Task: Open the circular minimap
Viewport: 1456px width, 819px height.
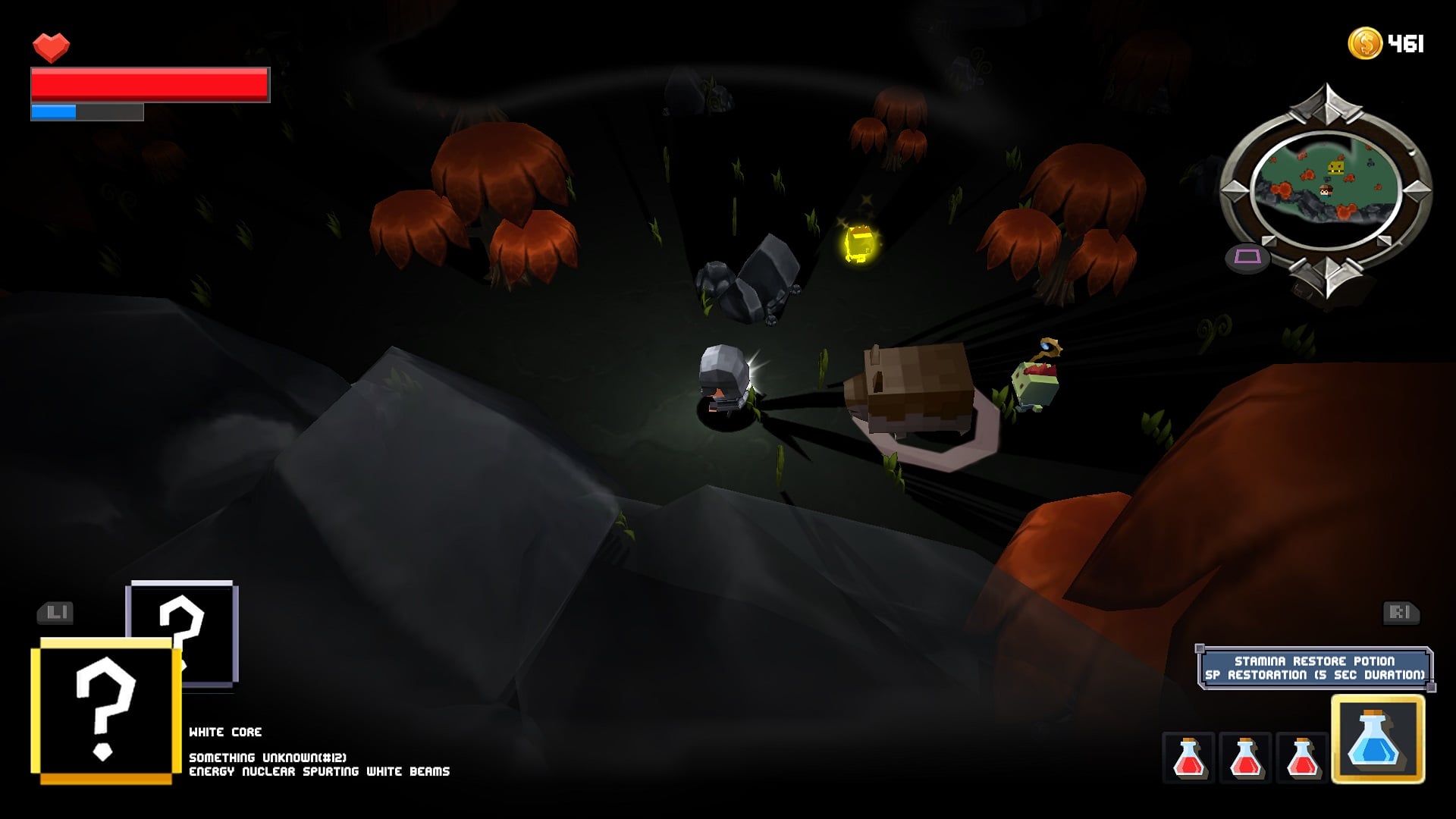Action: point(1326,189)
